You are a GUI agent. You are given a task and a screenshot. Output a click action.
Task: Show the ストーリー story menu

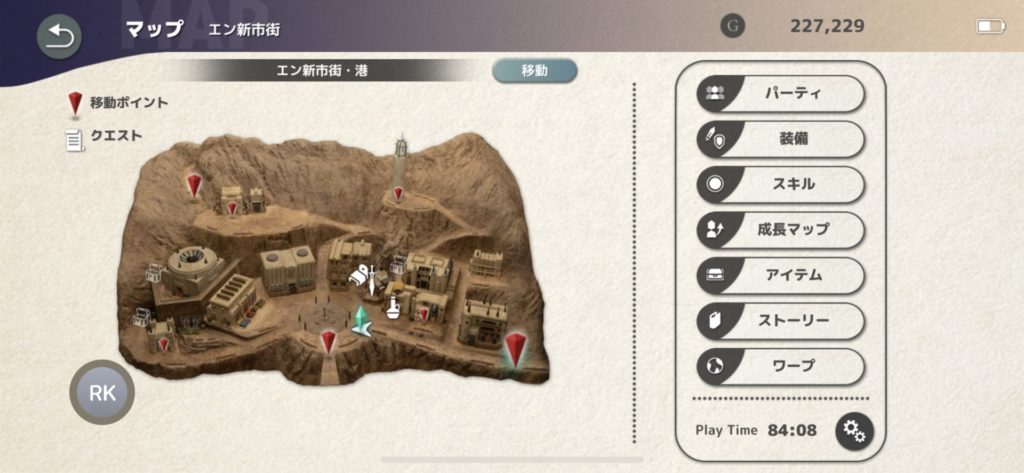(780, 321)
